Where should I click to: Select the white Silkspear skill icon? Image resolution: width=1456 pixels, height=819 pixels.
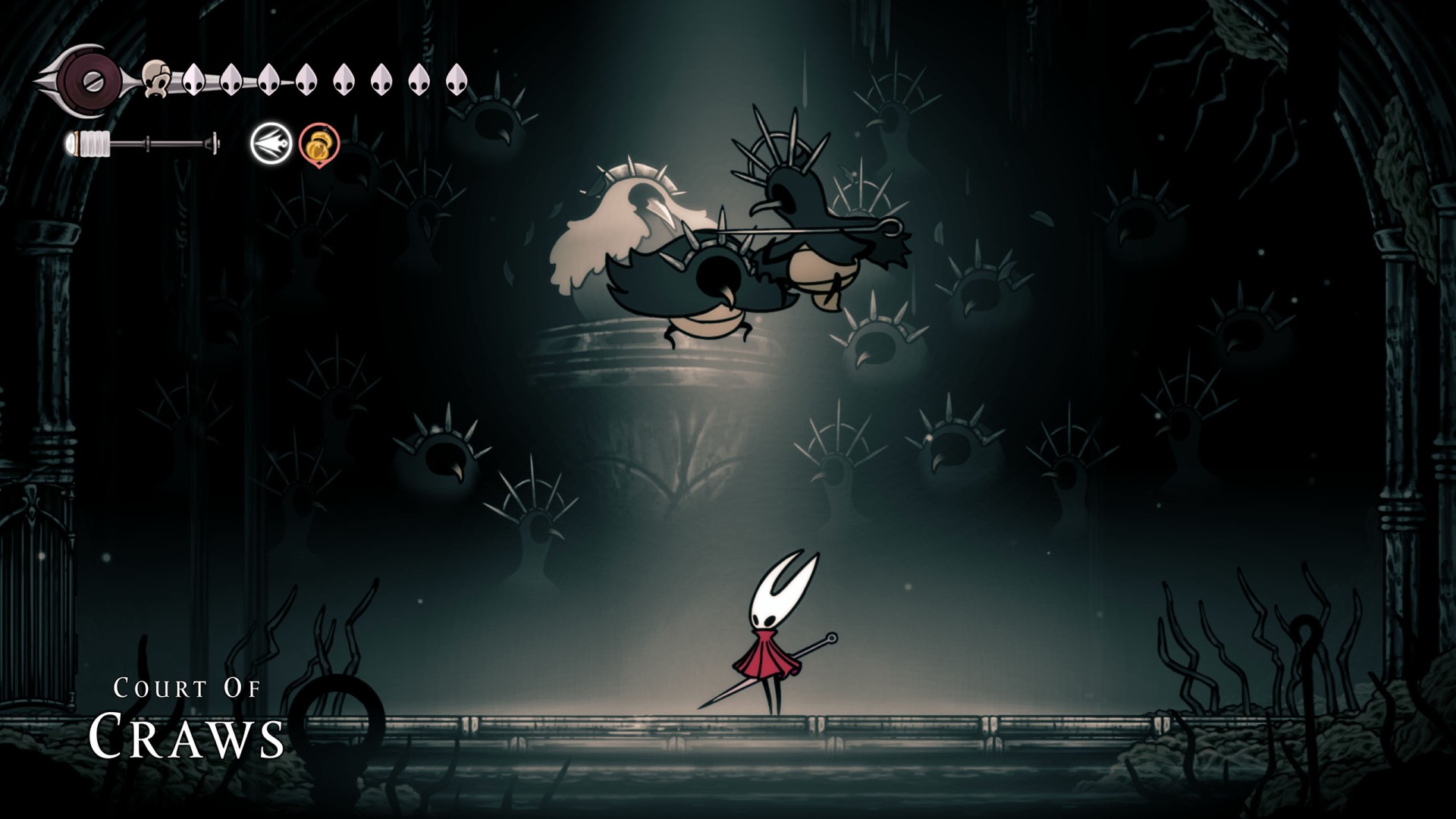click(271, 144)
